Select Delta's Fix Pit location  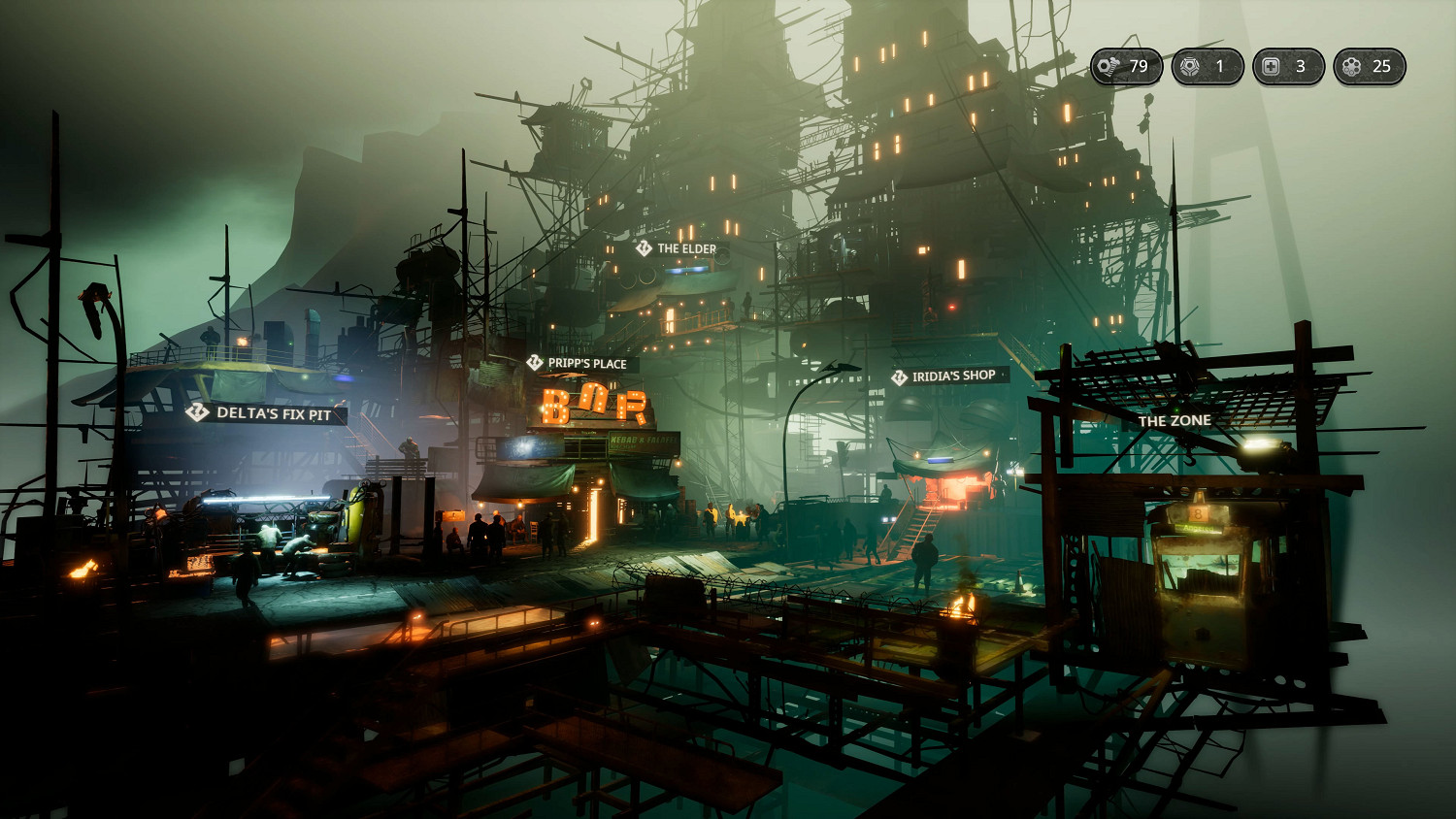click(265, 413)
